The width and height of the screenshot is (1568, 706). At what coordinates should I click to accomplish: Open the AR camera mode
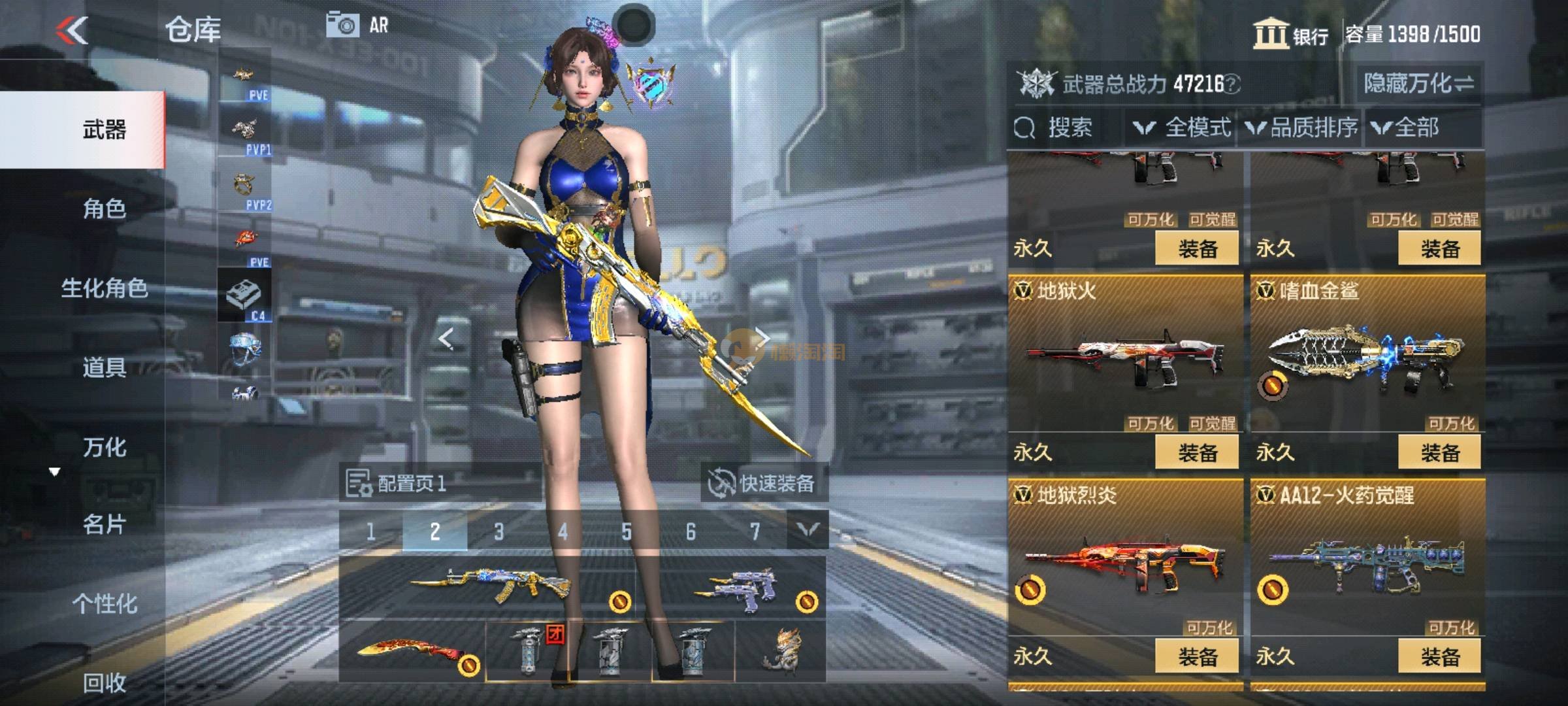[x=357, y=25]
